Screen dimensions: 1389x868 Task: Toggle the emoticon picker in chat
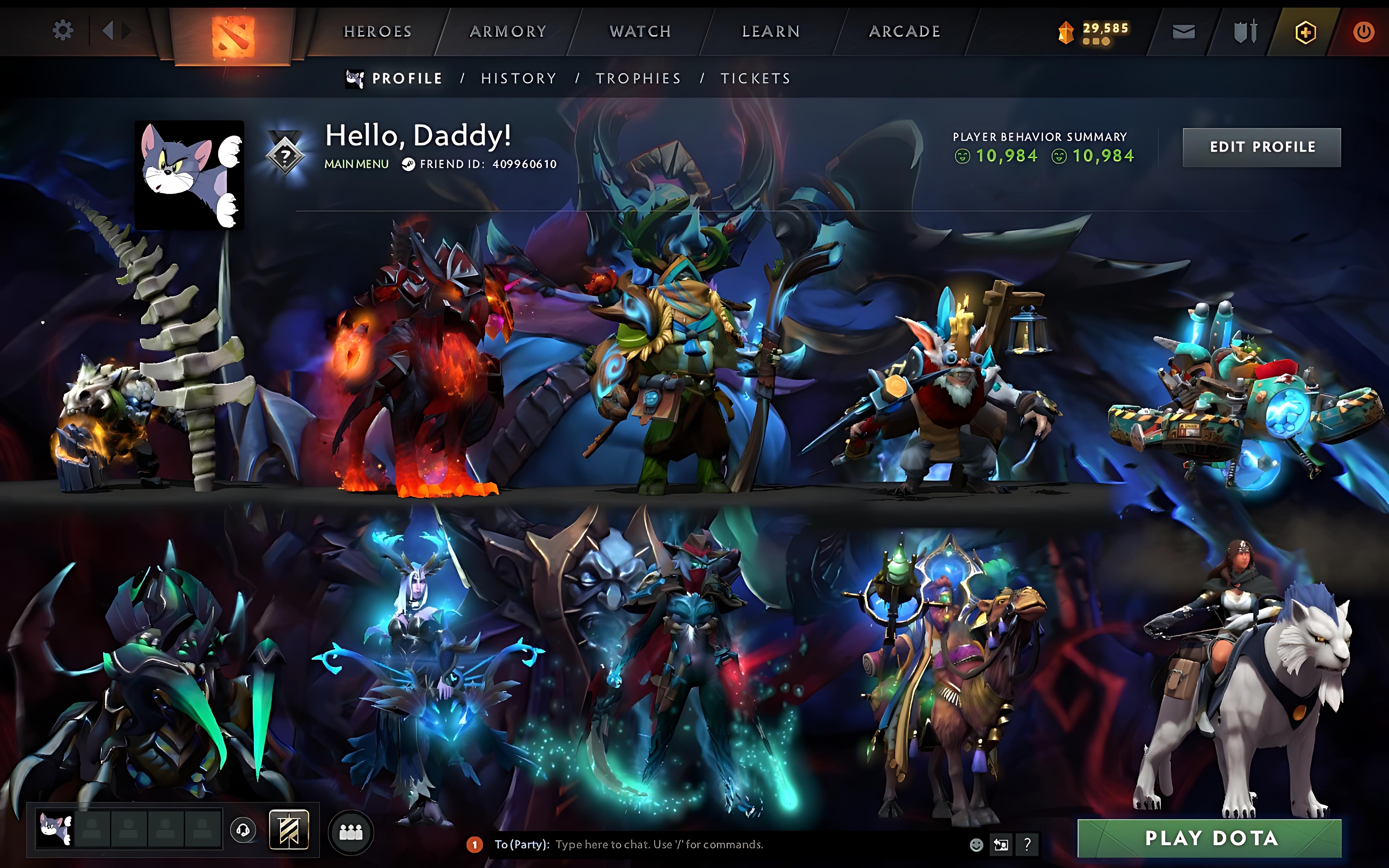pos(976,844)
